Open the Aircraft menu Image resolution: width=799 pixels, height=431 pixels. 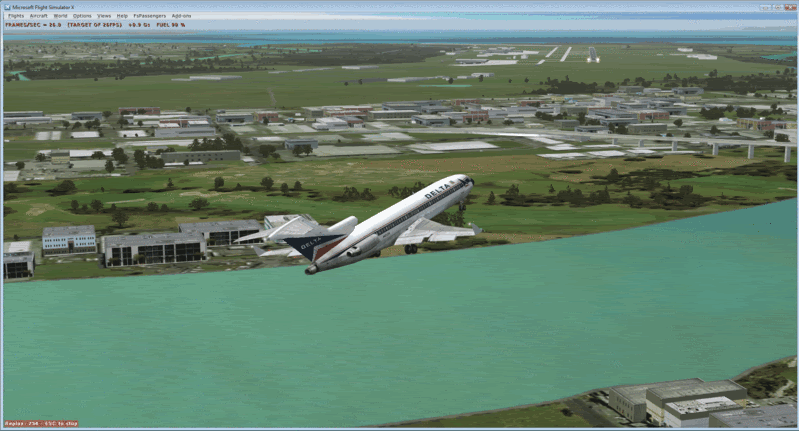(38, 16)
